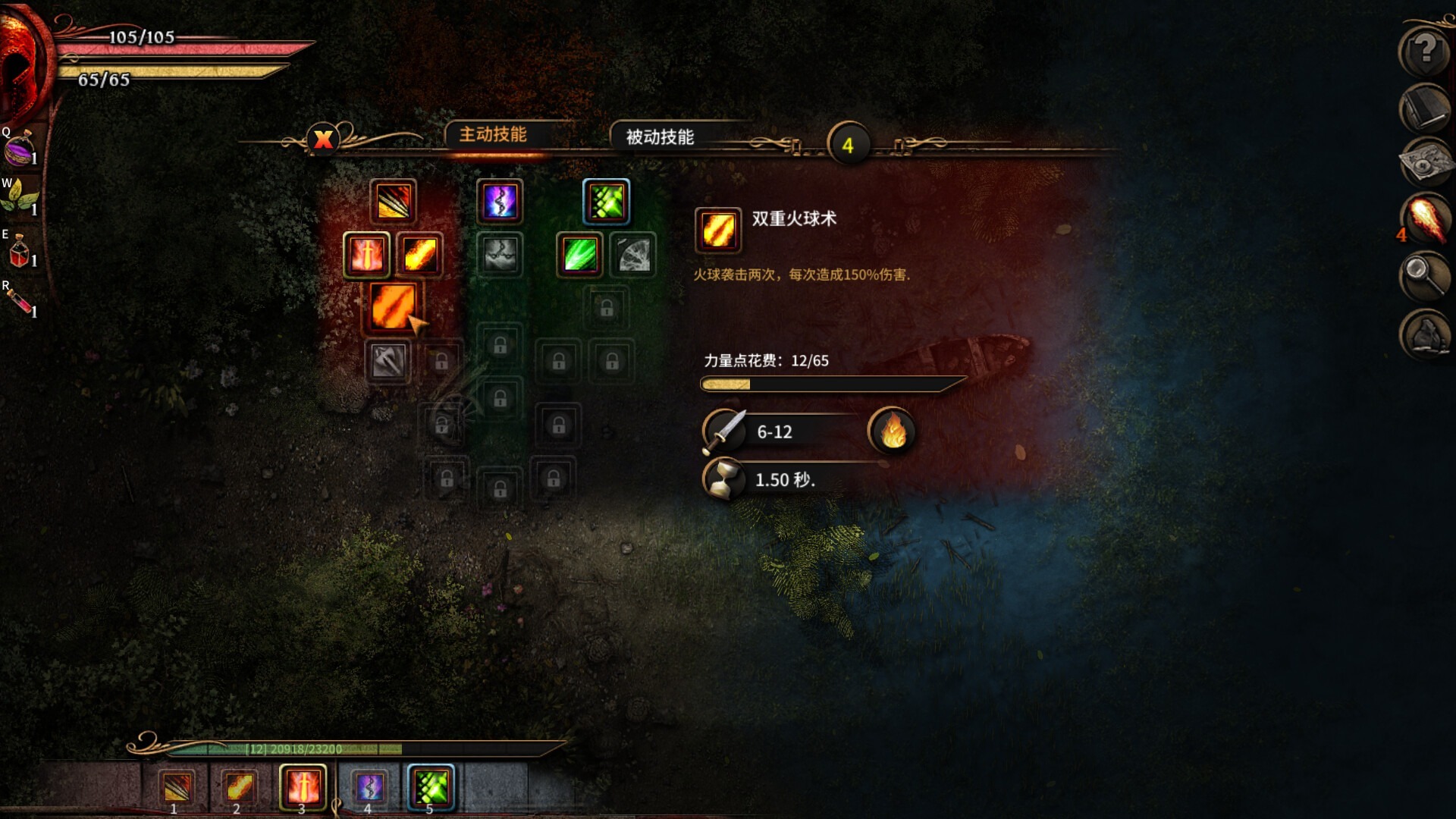Screen dimensions: 1456x819
Task: Activate the magnifying glass search icon
Action: [x=1425, y=274]
